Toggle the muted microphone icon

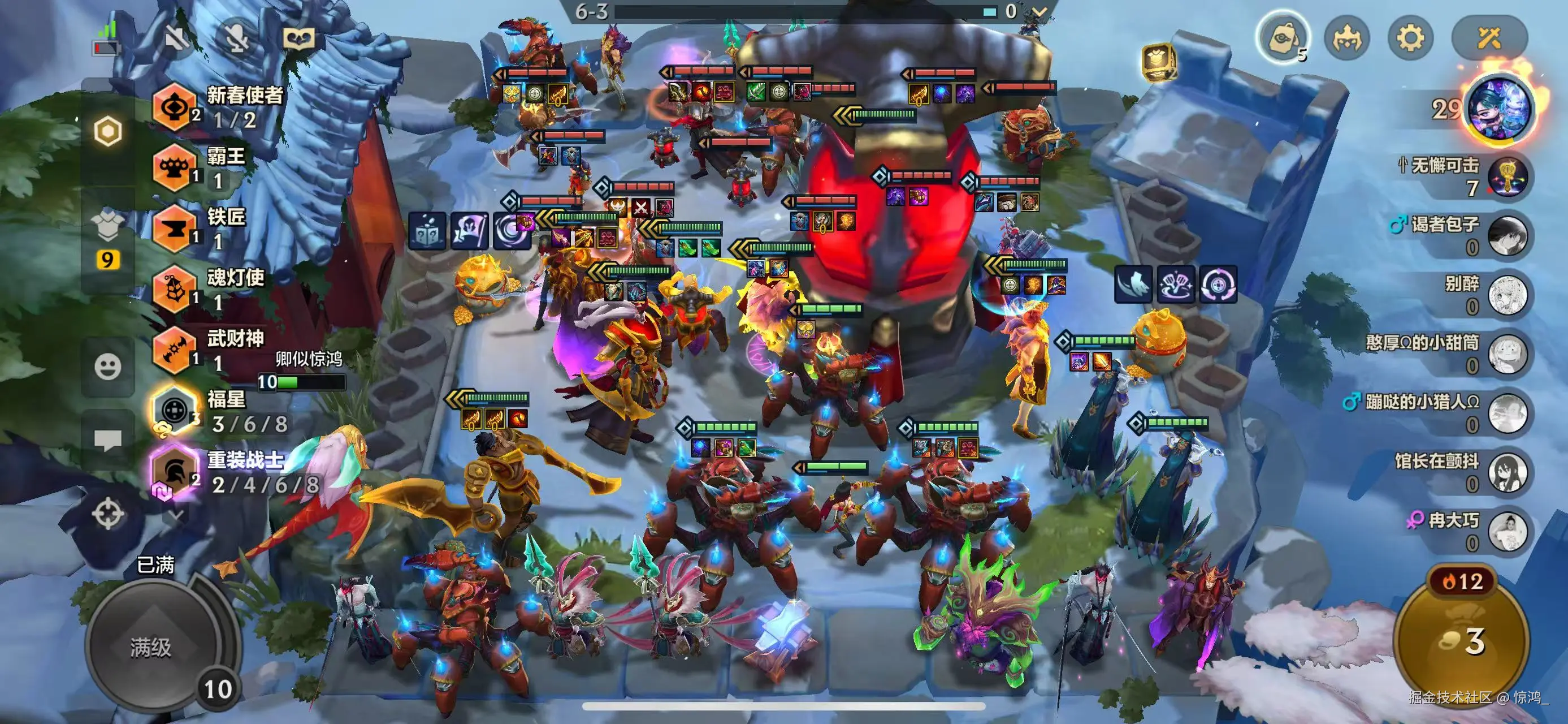(236, 38)
